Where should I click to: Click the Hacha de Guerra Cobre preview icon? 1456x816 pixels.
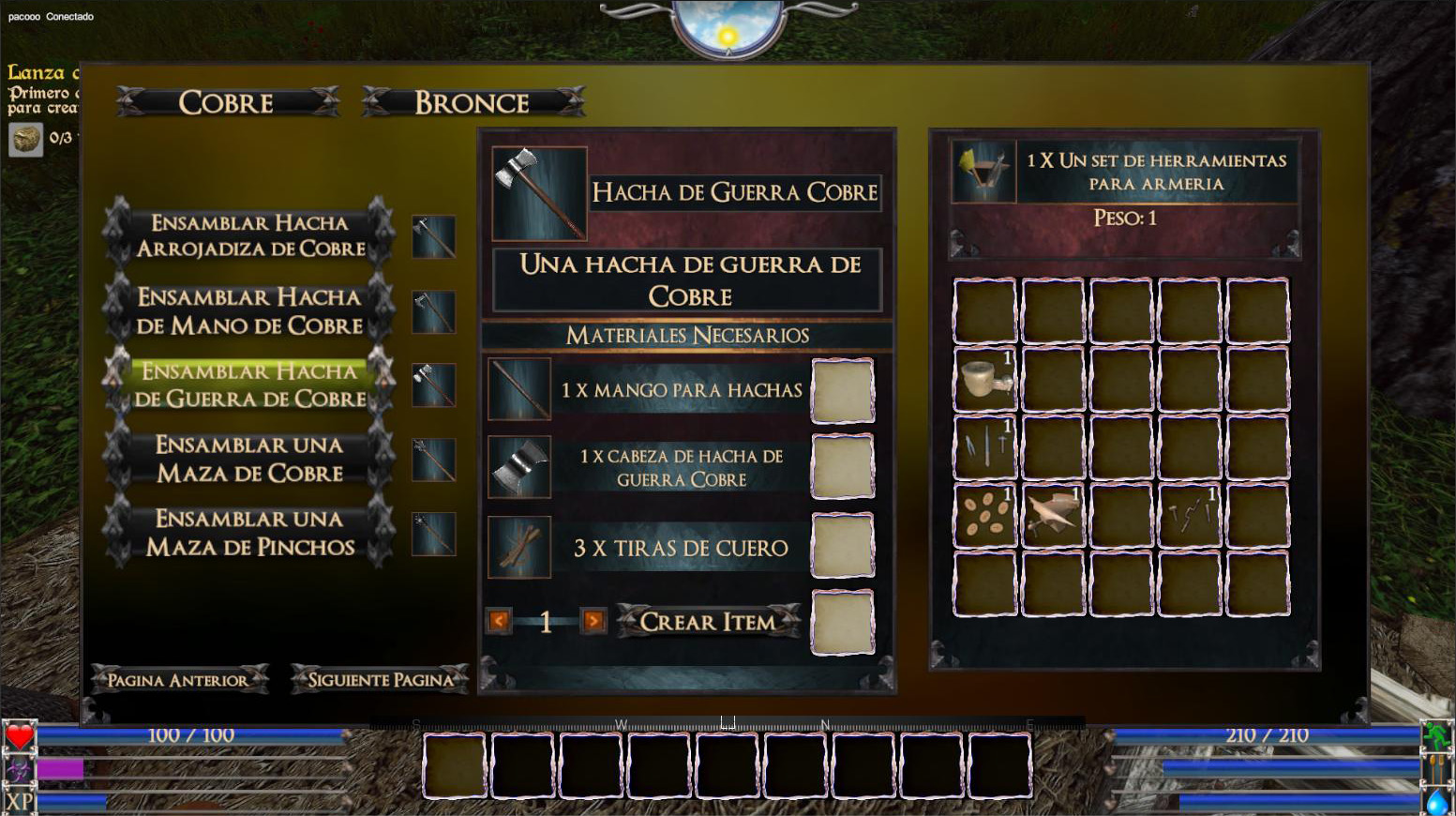(539, 192)
